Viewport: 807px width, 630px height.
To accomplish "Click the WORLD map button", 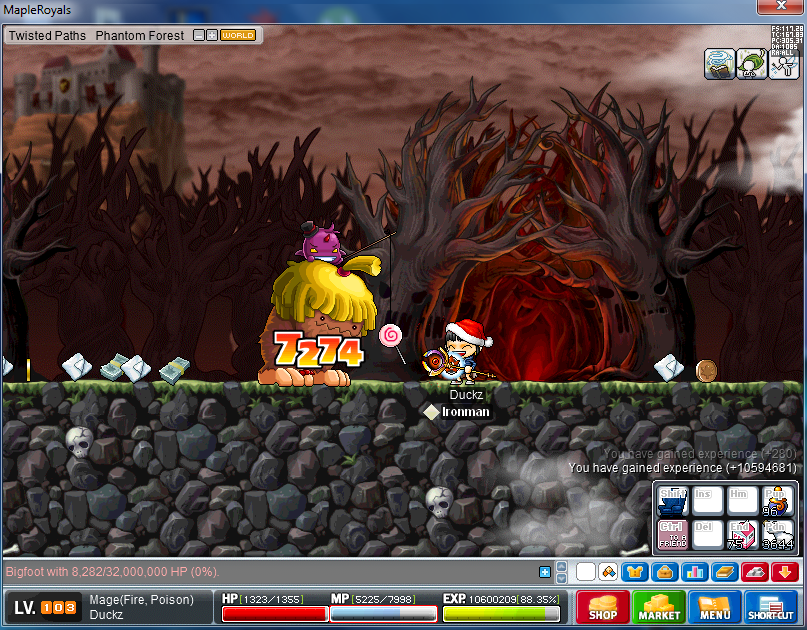I will tap(238, 35).
